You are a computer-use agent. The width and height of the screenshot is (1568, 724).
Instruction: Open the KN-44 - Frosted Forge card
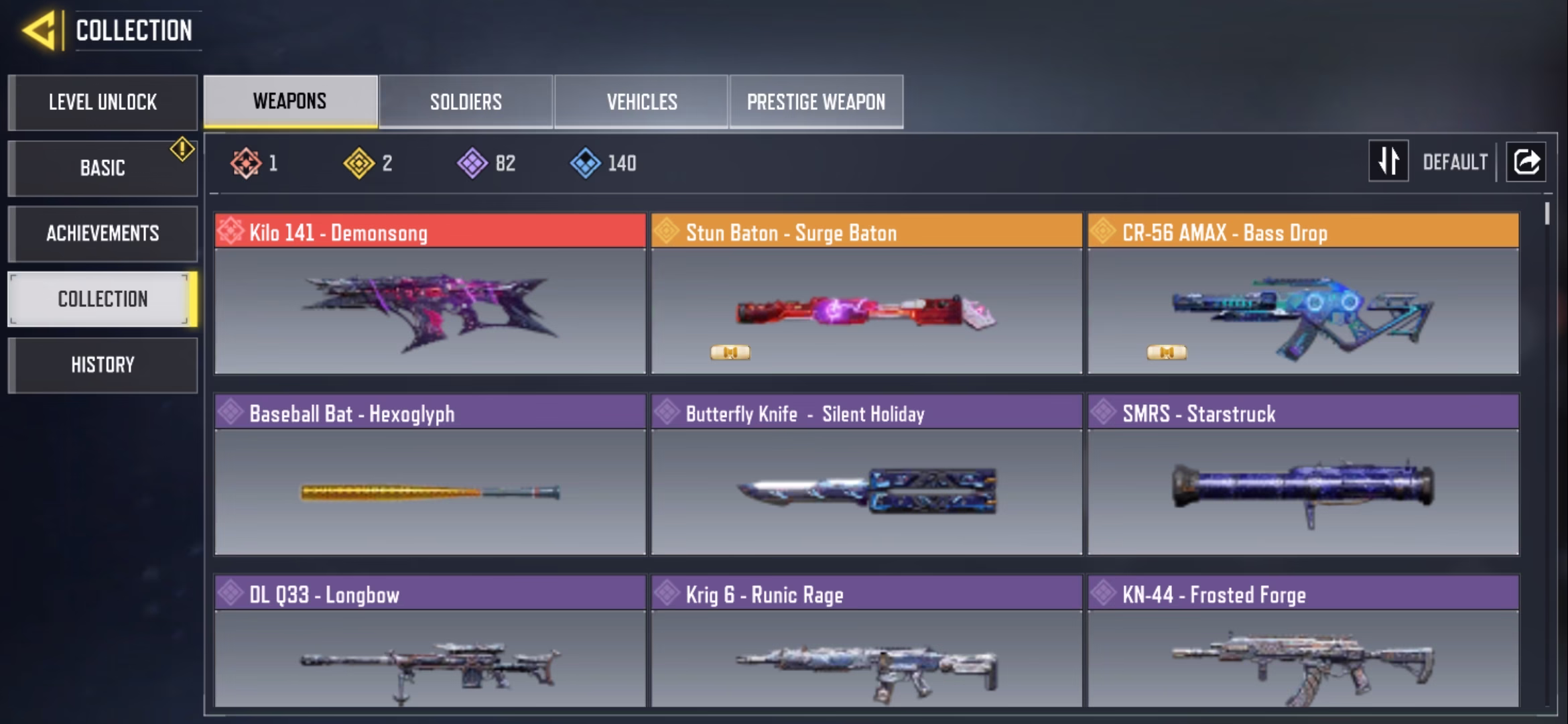[1303, 642]
